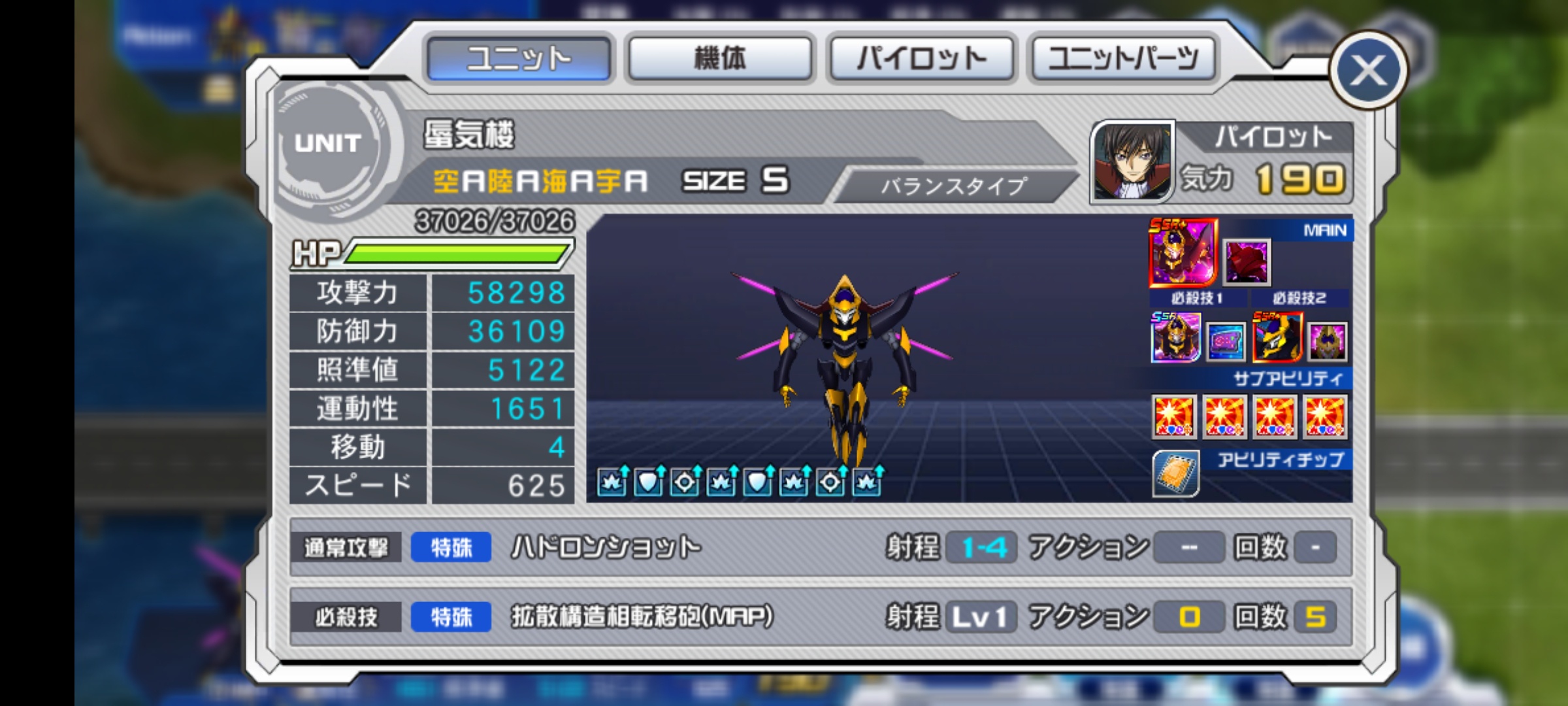Tap the 特殊 badge next to ハドロンショット
The image size is (1568, 706).
tap(451, 547)
